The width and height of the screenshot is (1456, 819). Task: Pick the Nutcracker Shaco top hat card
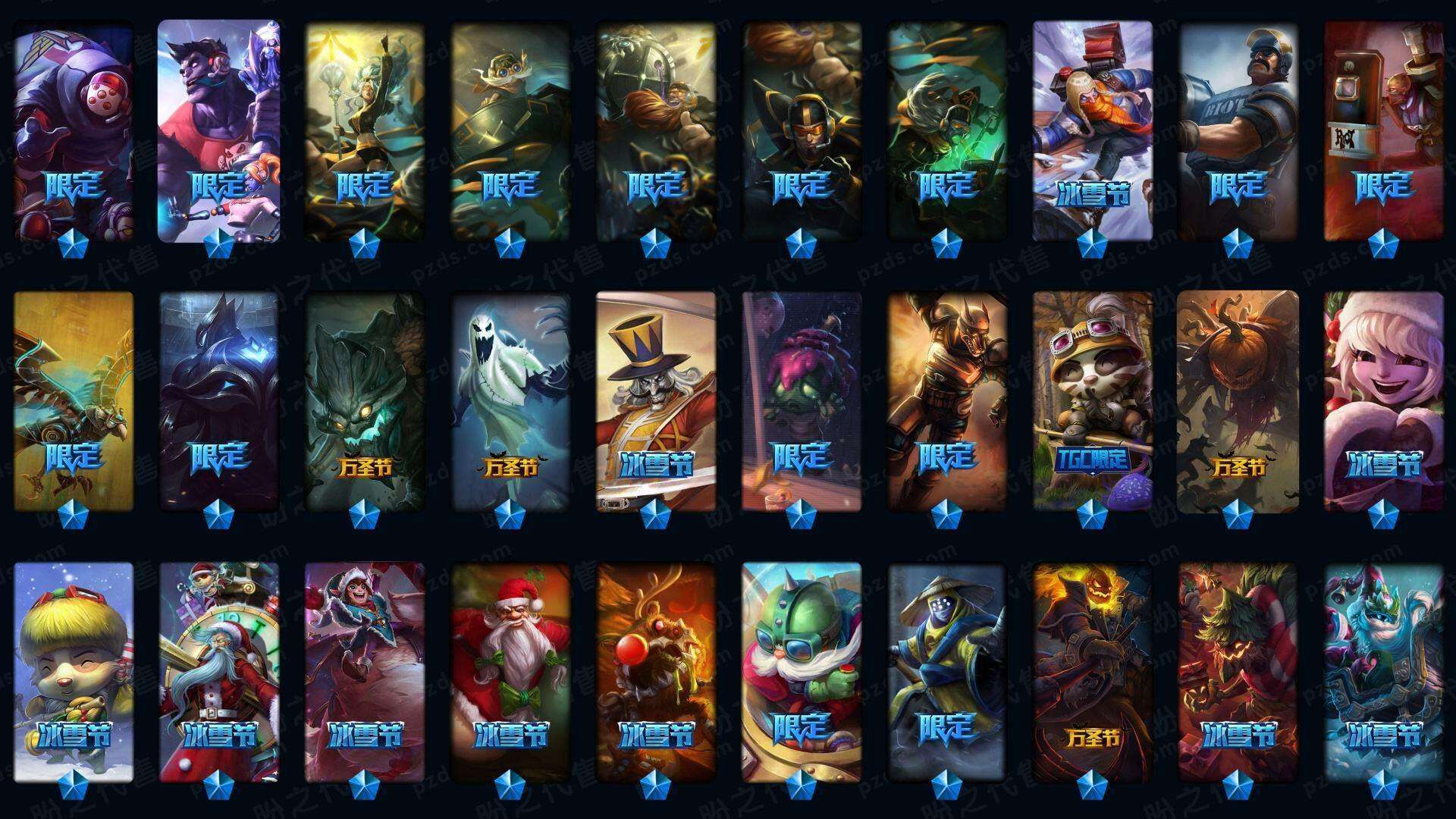tap(655, 400)
